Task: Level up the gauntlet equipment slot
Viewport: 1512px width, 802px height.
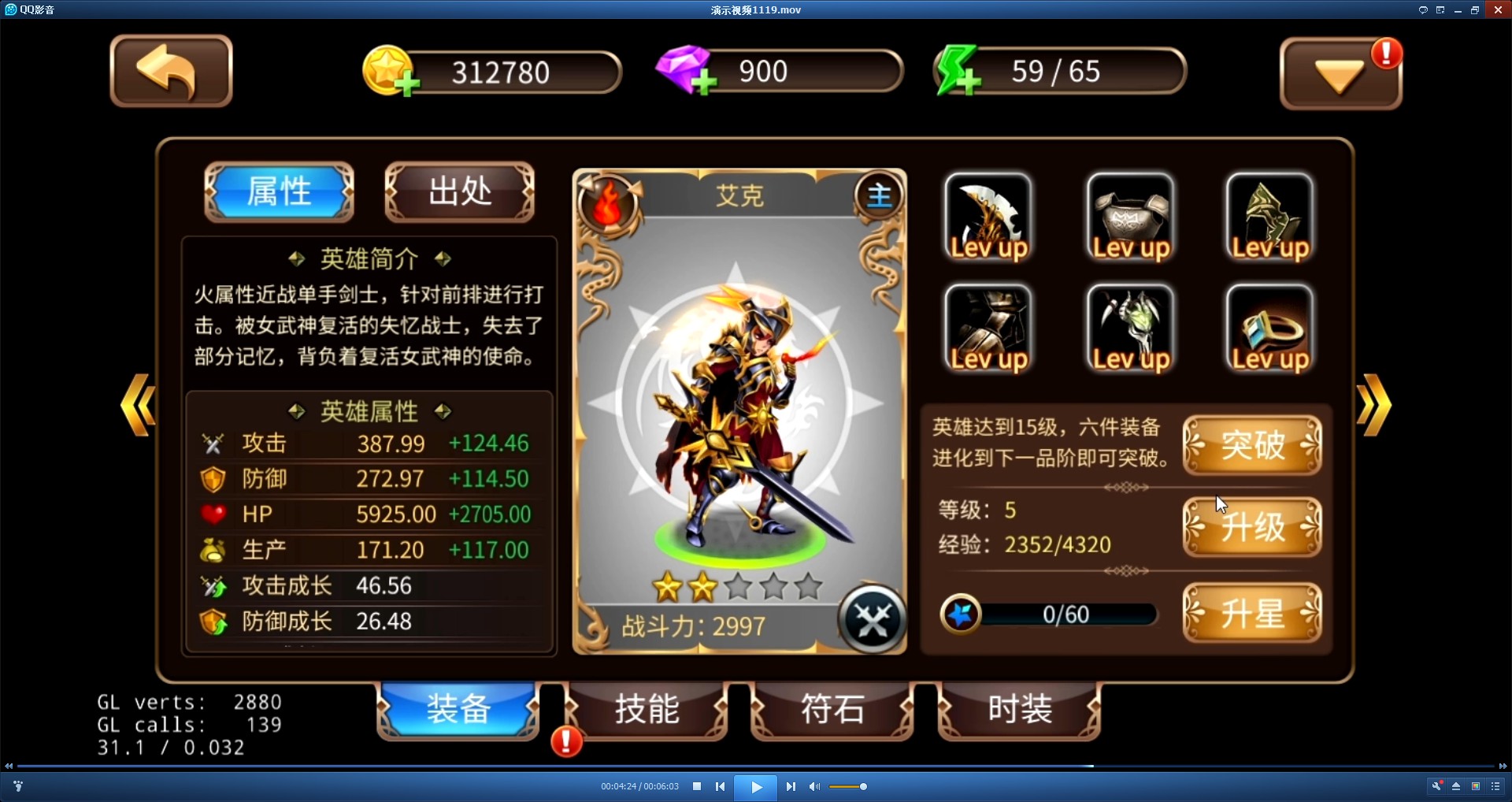Action: click(x=1129, y=329)
